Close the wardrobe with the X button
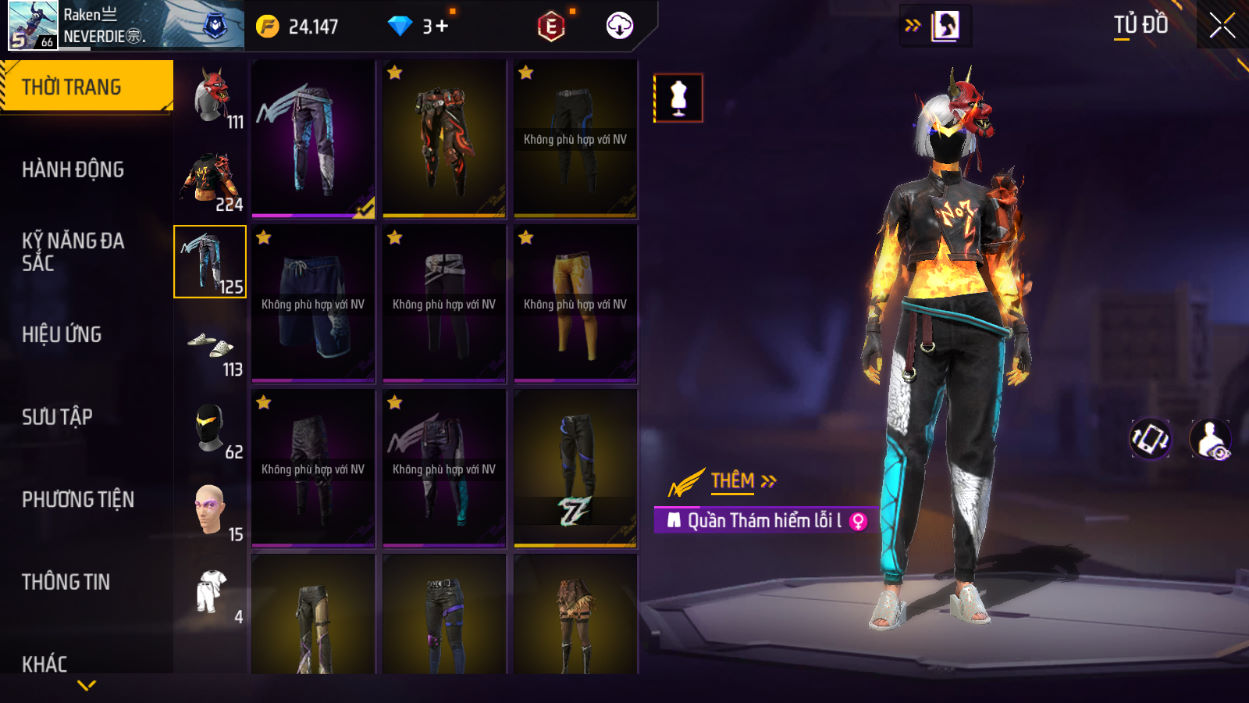The width and height of the screenshot is (1249, 703). point(1222,26)
